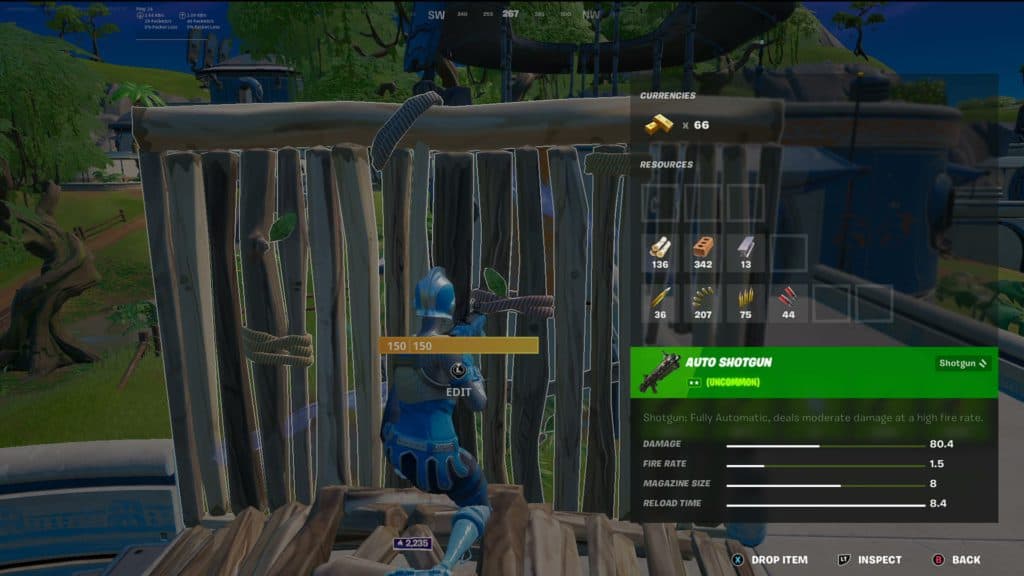Click the Auto Shotgun weapon icon
The width and height of the screenshot is (1024, 576).
659,373
